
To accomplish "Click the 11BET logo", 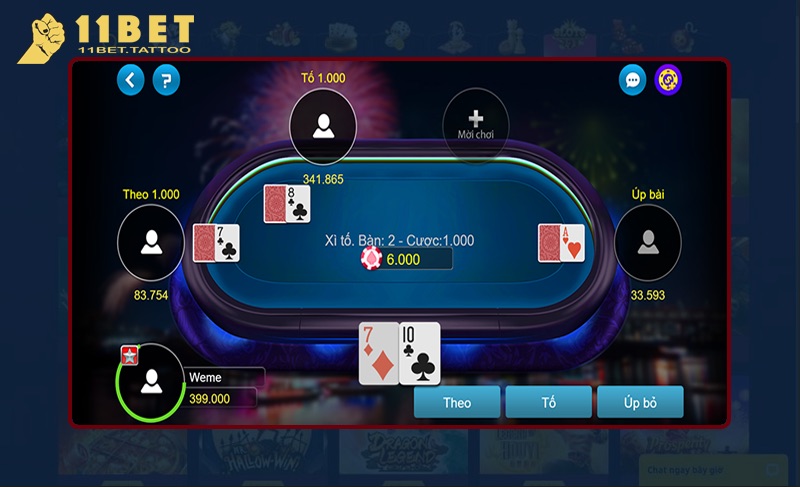I will 105,37.
